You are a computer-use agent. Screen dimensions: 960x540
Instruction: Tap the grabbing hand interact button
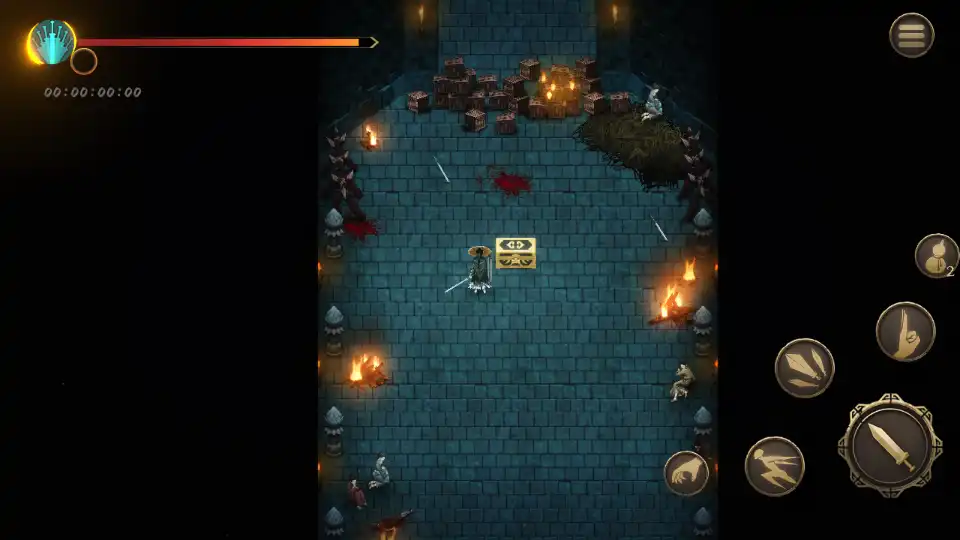click(686, 473)
